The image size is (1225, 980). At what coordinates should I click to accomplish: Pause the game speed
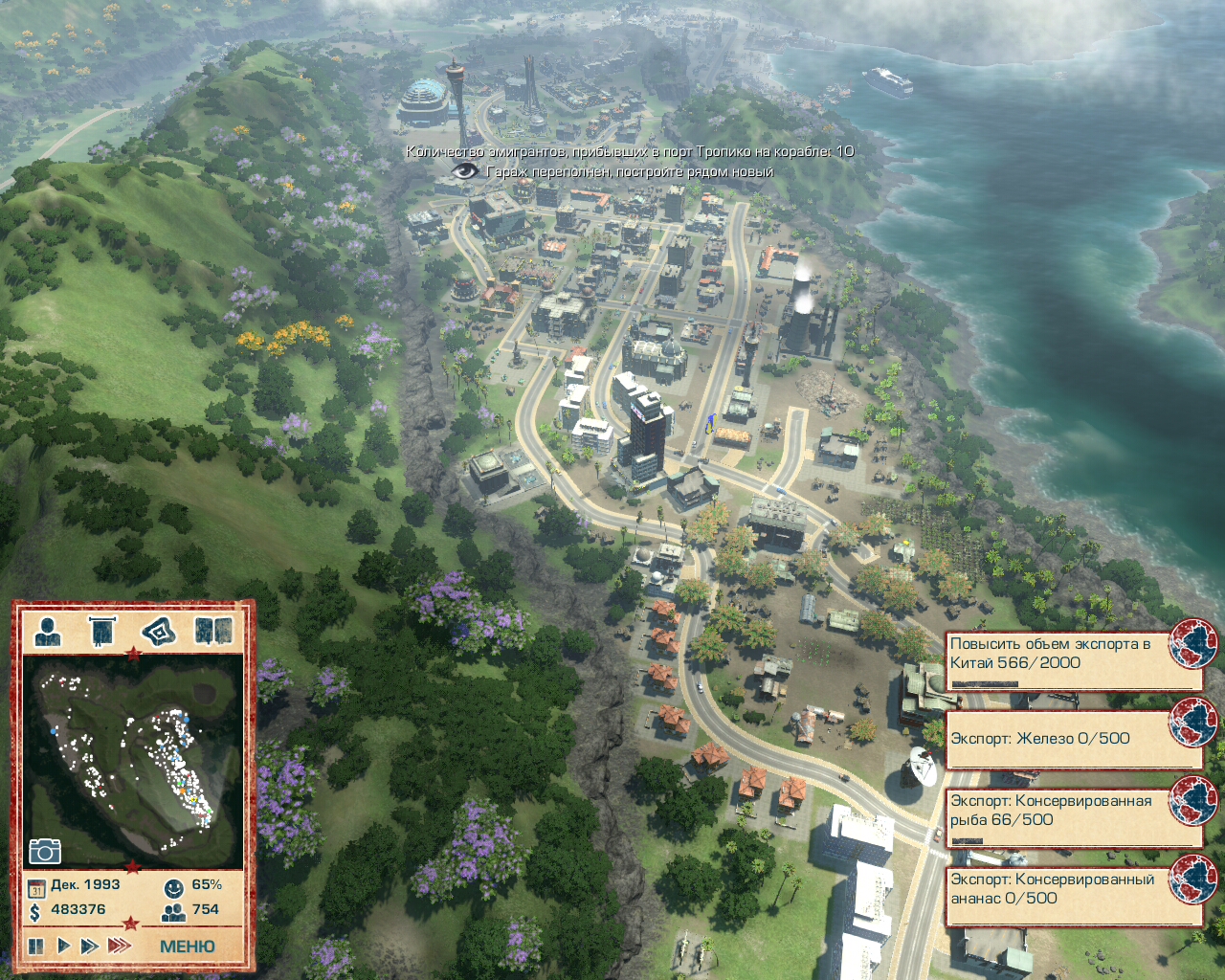click(x=36, y=946)
